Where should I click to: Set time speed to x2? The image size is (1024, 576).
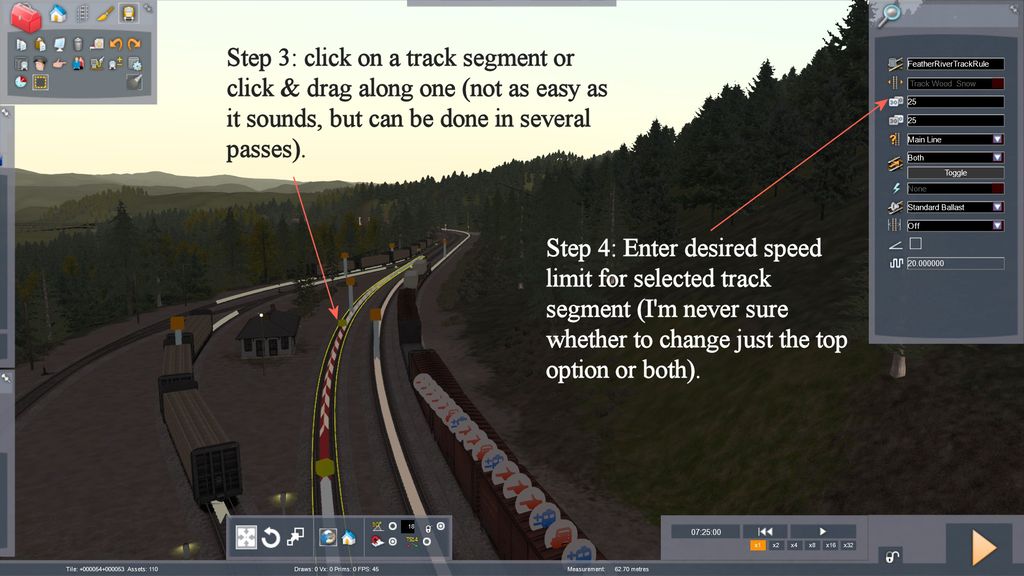[775, 545]
